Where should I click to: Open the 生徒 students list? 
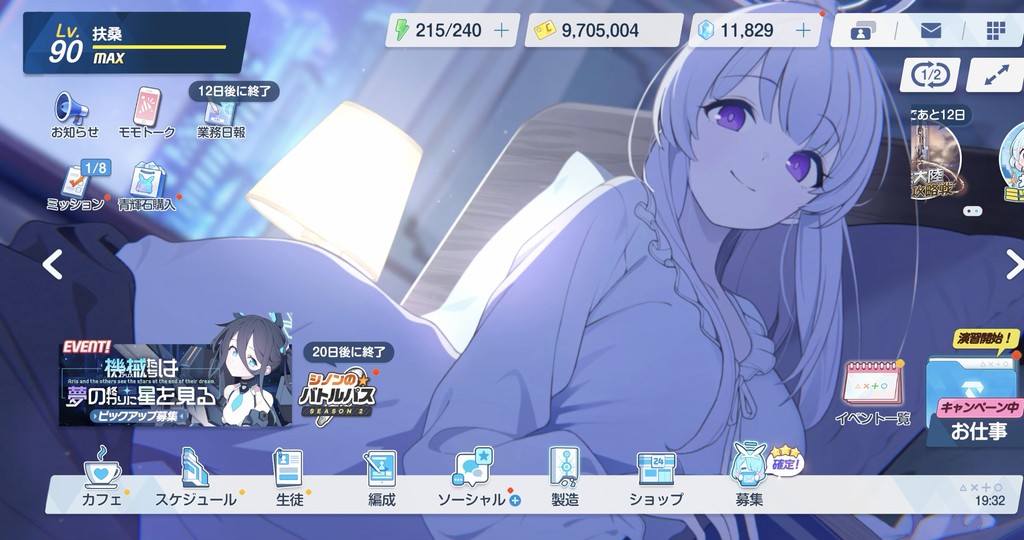pos(289,478)
